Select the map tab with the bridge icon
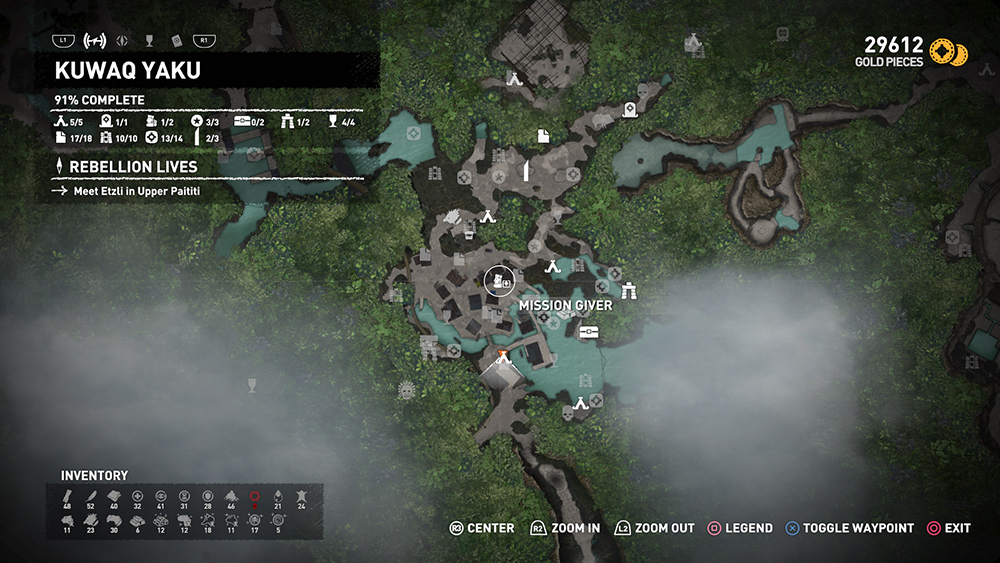Viewport: 1000px width, 563px height. [x=97, y=41]
